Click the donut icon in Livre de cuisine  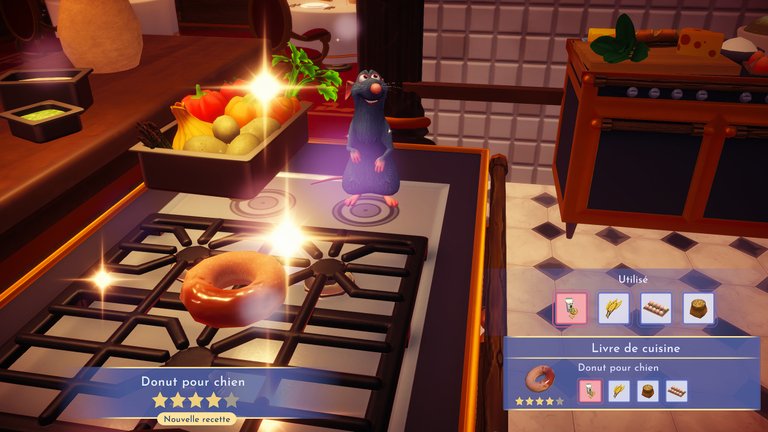540,379
